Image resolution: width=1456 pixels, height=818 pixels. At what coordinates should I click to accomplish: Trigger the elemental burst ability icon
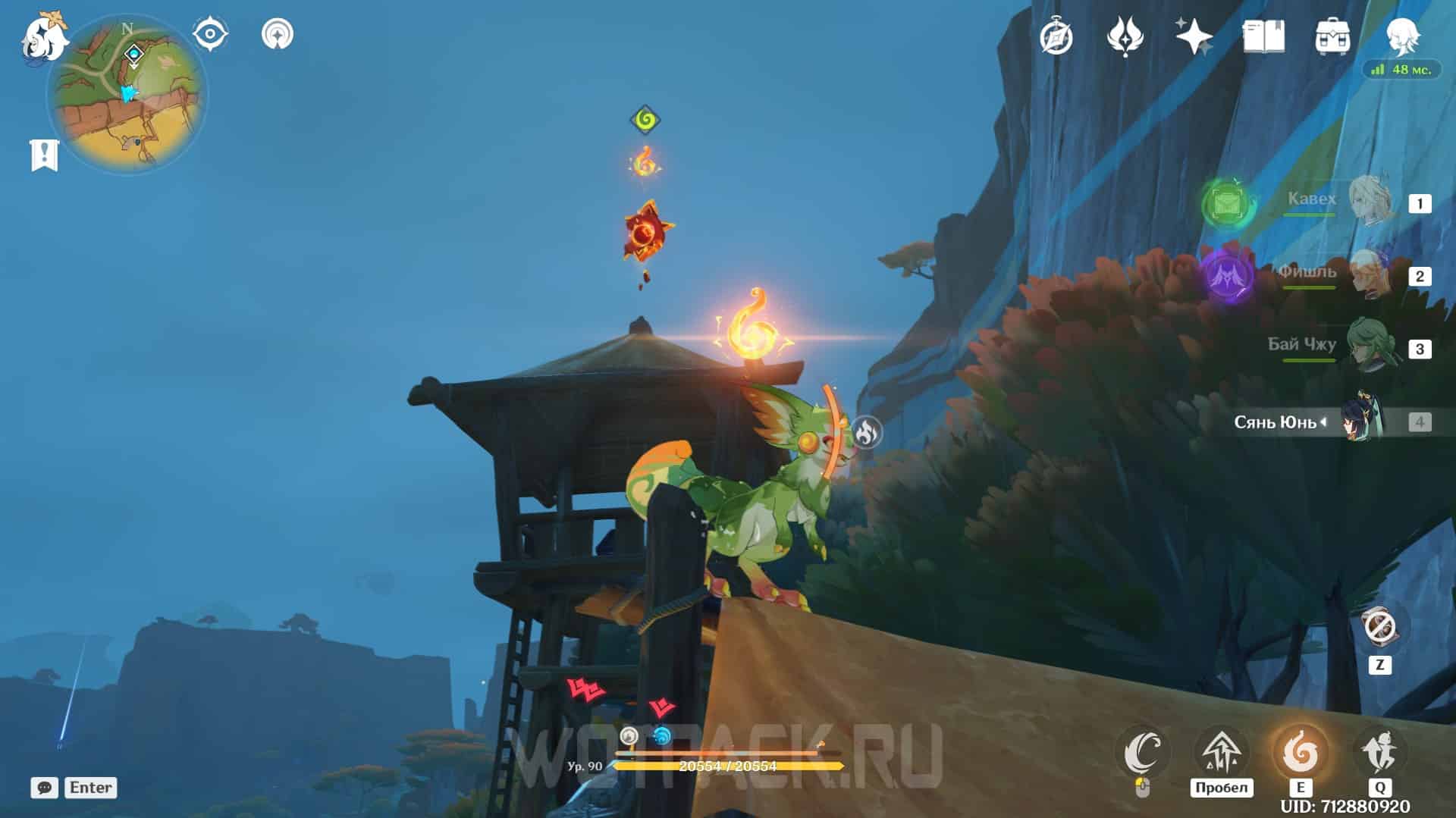coord(1379,753)
